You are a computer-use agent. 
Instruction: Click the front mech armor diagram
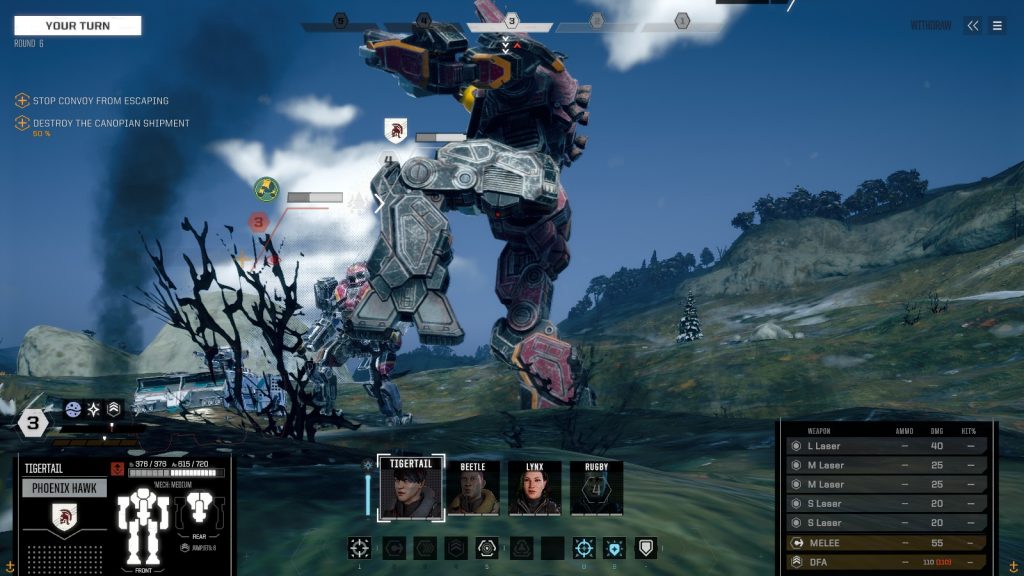click(x=142, y=527)
